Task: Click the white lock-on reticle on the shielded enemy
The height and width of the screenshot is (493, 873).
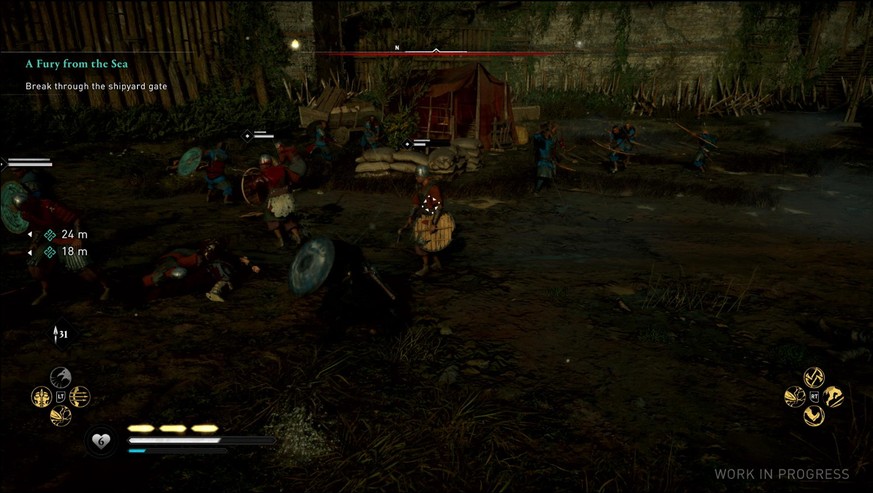Action: [431, 203]
